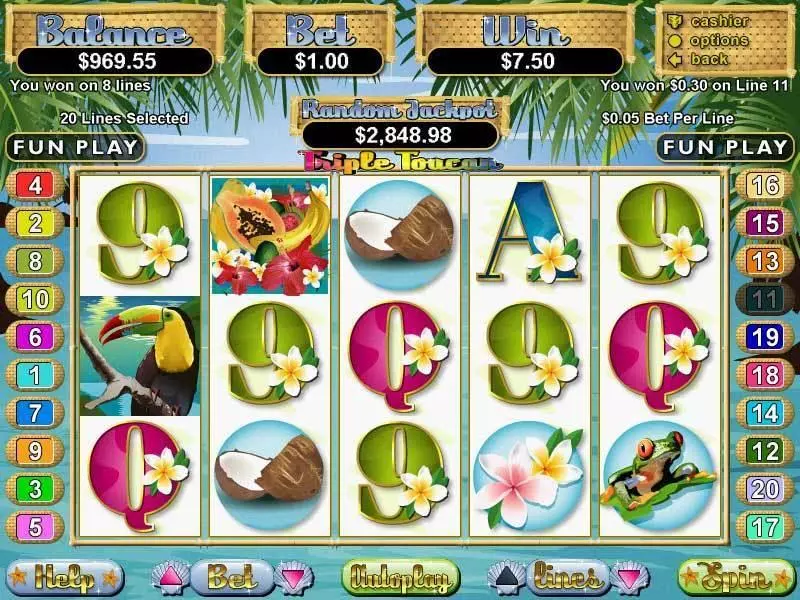The width and height of the screenshot is (800, 600).
Task: Select payline number 4
Action: coord(35,185)
